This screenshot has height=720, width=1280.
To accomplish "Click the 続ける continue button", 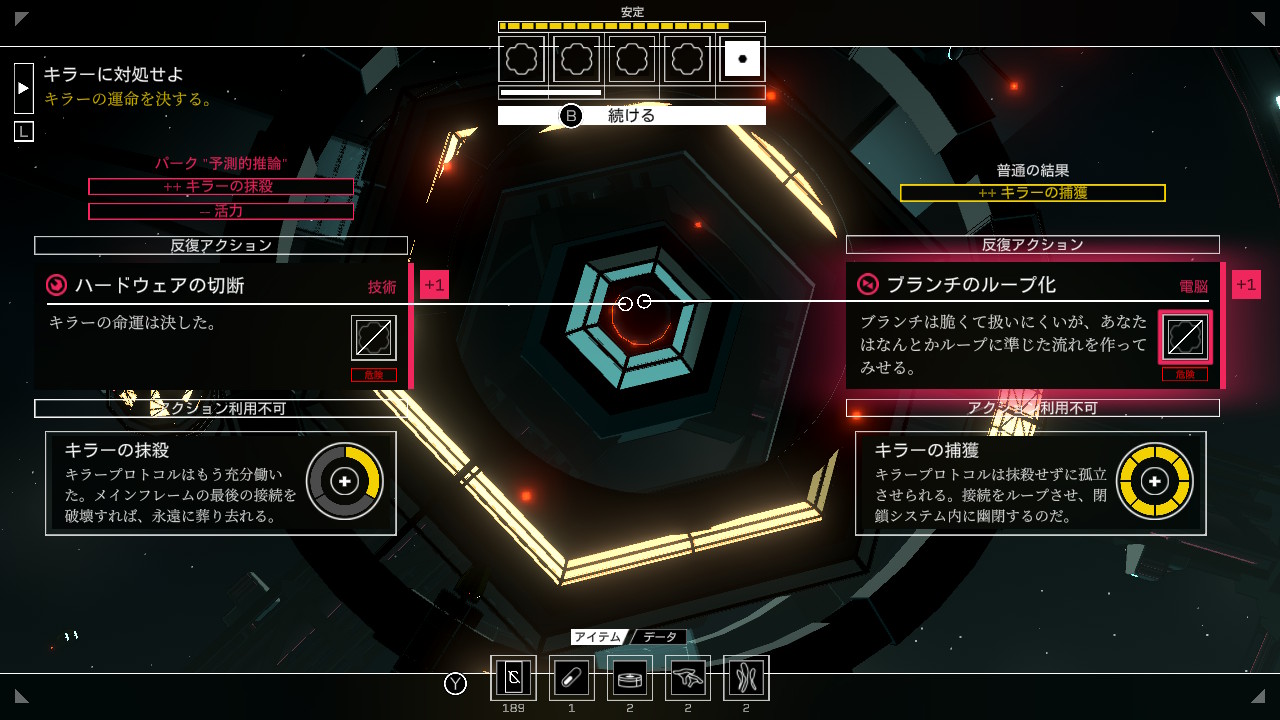I will pos(631,116).
